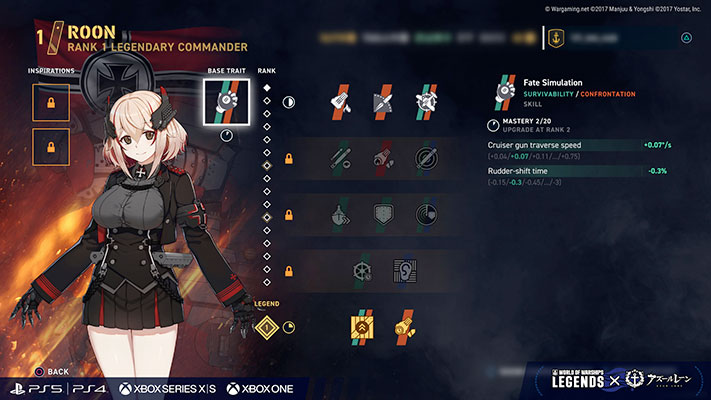Activate the yellow chevron legendary skill

[362, 326]
